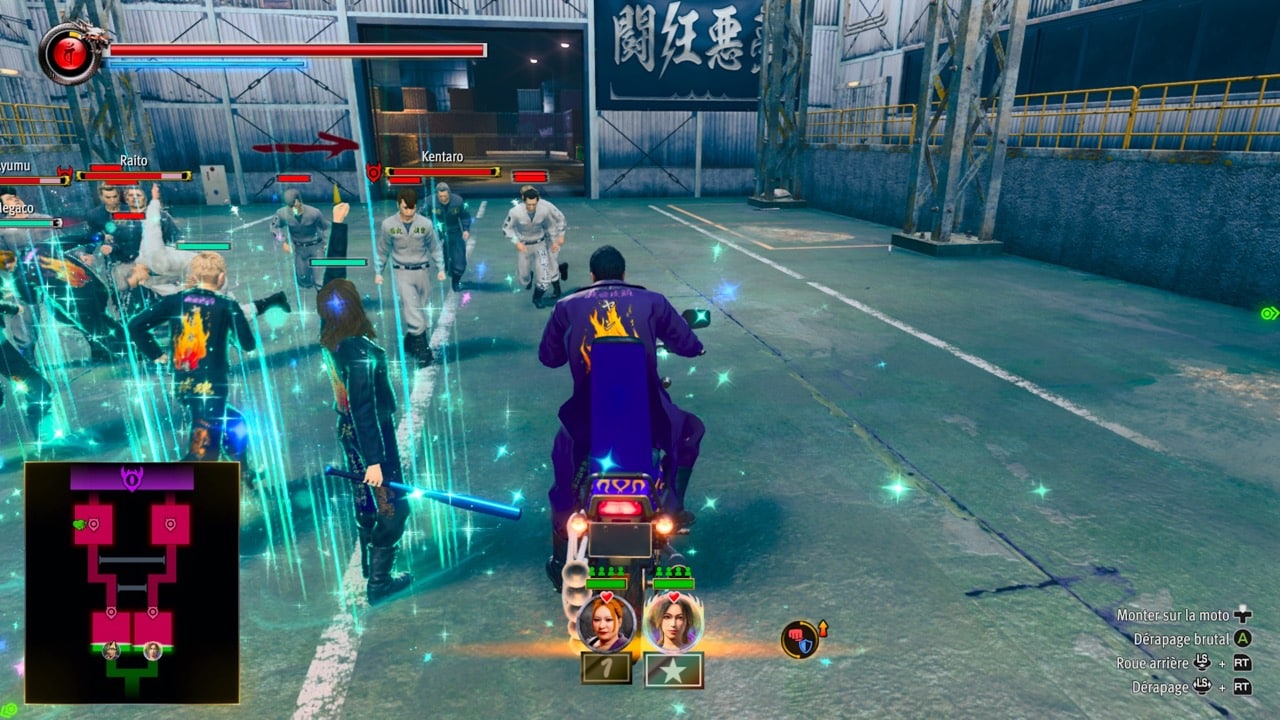Click the fist and shield stance icon
The width and height of the screenshot is (1280, 720).
click(800, 640)
